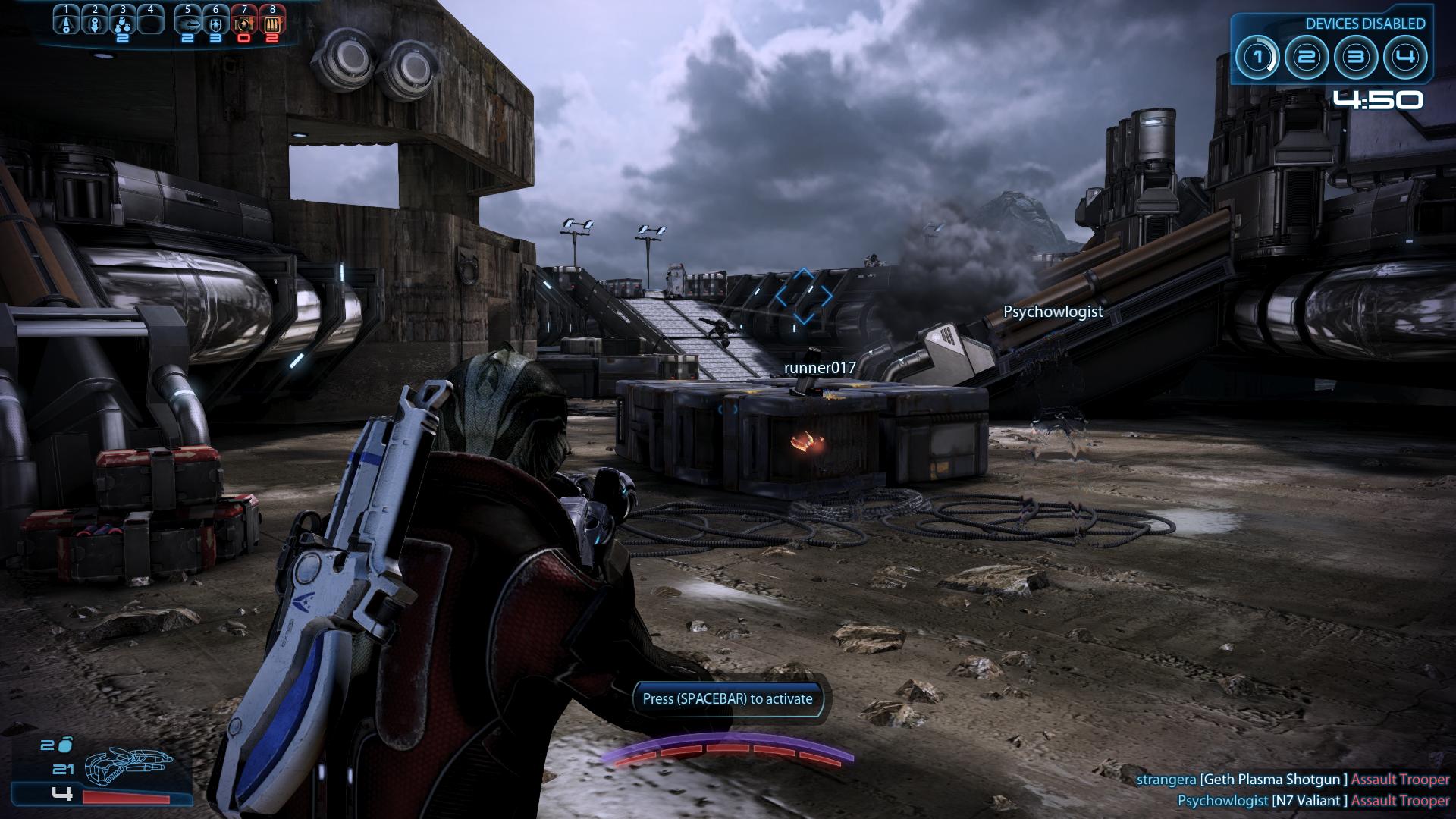Activate the upward-arrow power in slot 1
1456x819 pixels.
(x=67, y=23)
